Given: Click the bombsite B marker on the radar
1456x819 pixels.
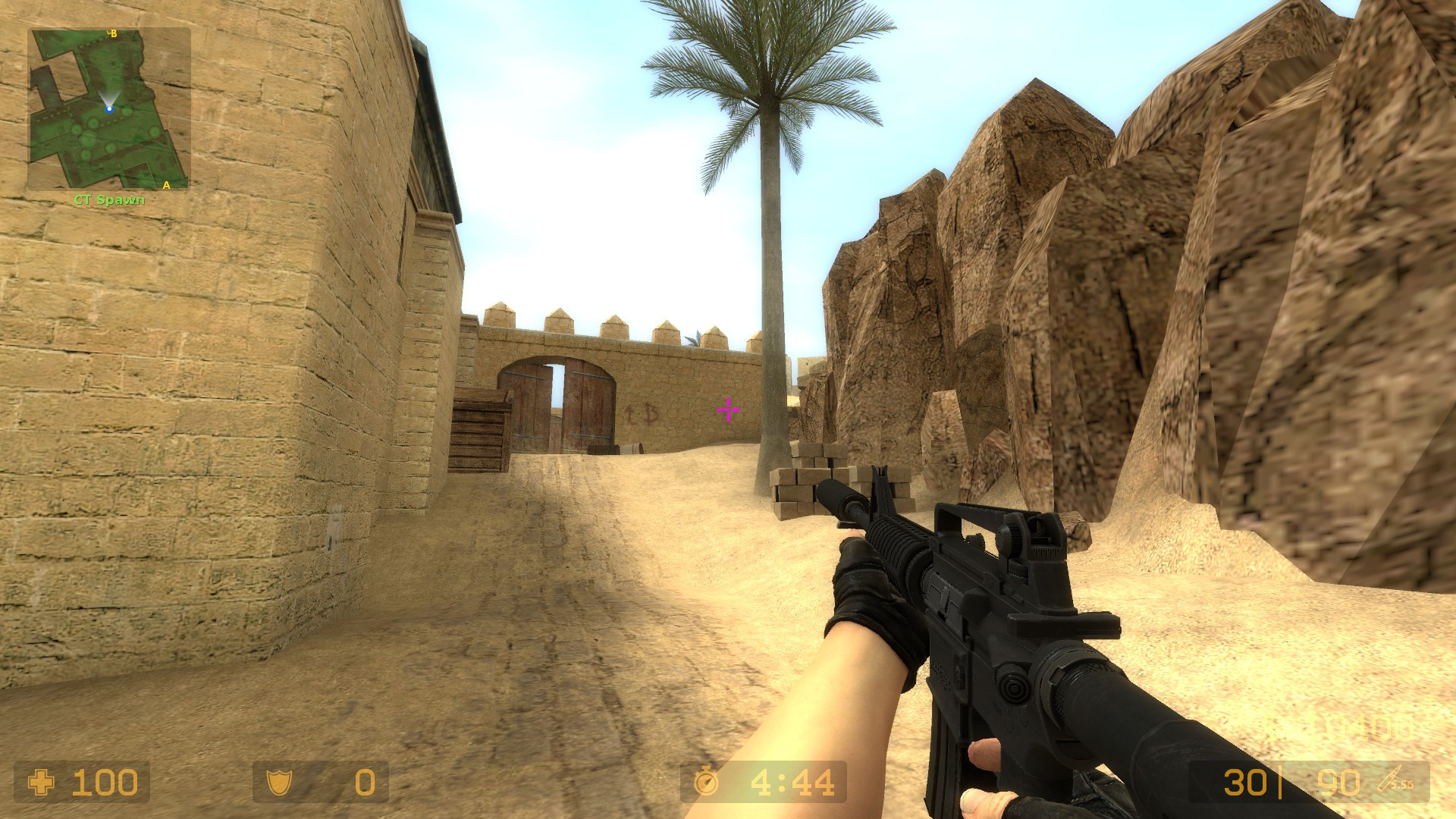Looking at the screenshot, I should point(113,33).
